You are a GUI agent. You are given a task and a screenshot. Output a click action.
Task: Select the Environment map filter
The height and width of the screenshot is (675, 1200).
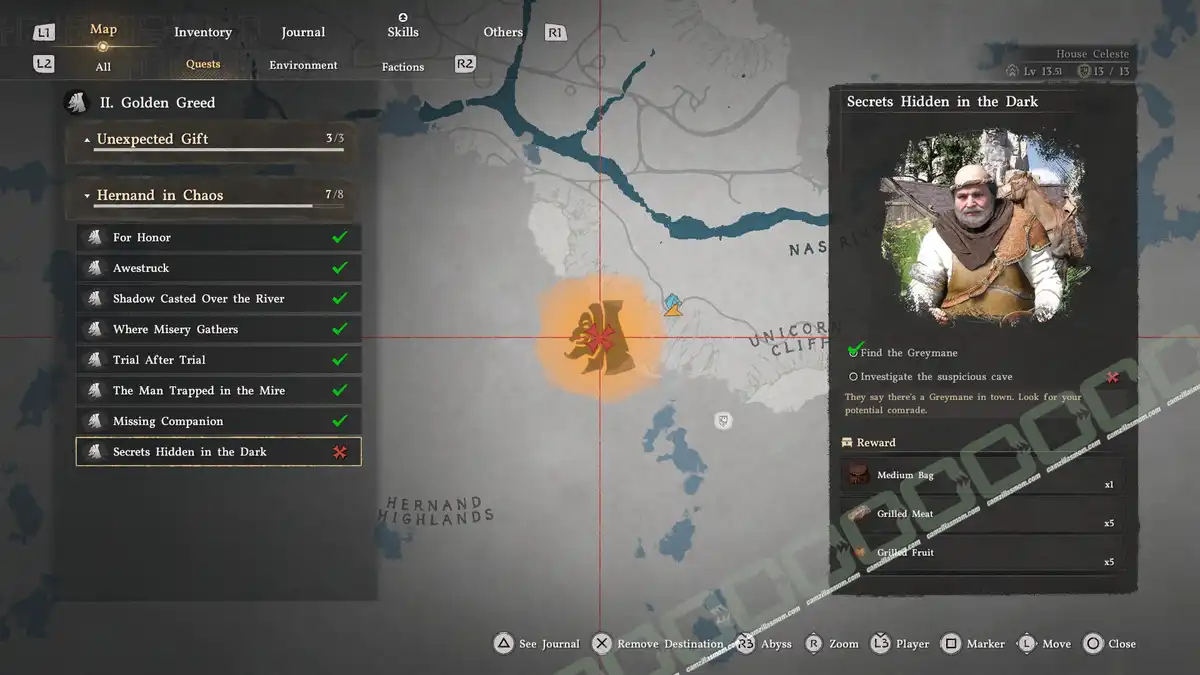[x=303, y=65]
